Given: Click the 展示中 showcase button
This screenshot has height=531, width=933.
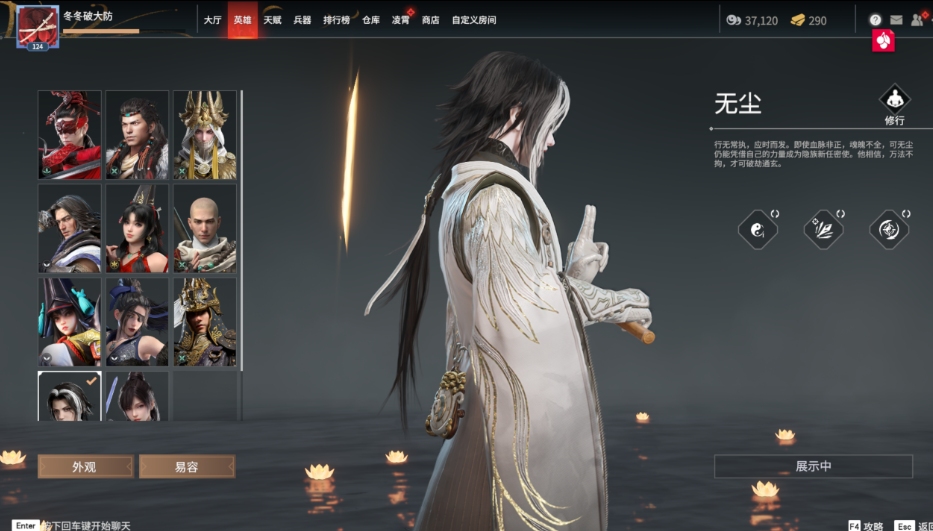Looking at the screenshot, I should click(x=813, y=466).
